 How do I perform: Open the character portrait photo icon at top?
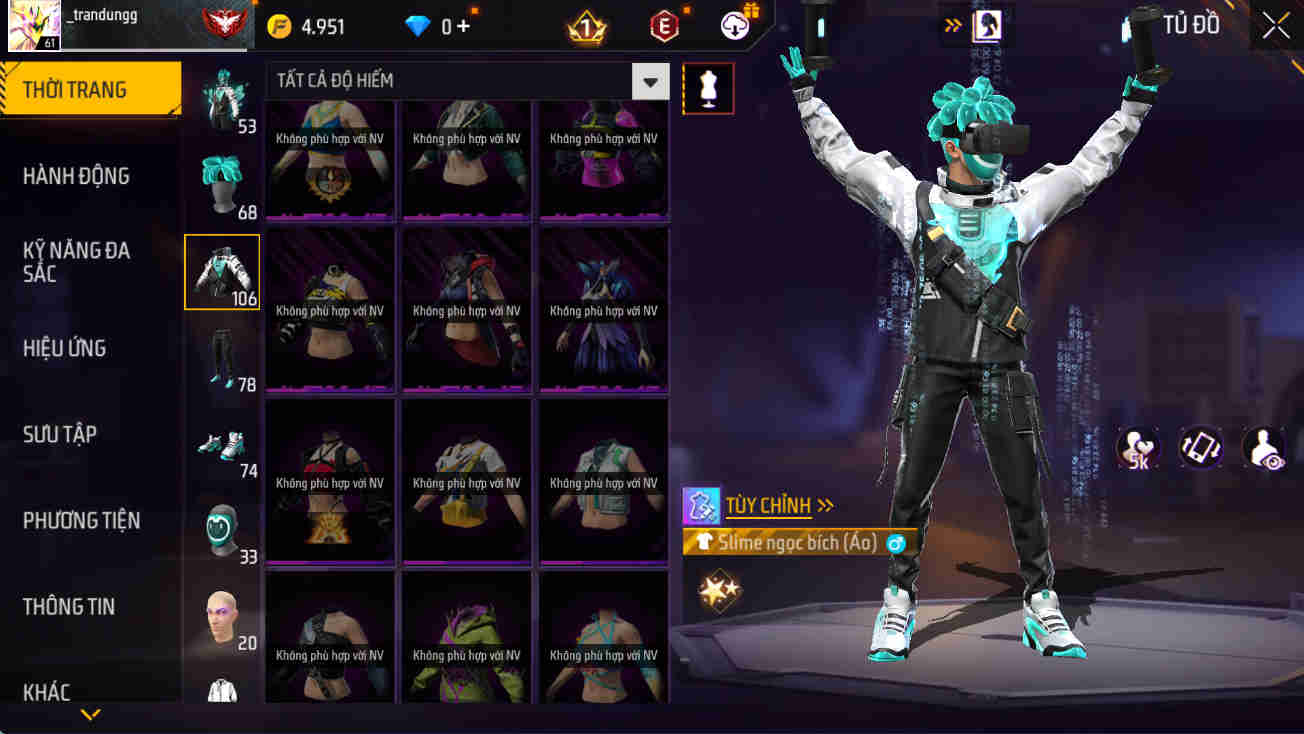point(985,25)
